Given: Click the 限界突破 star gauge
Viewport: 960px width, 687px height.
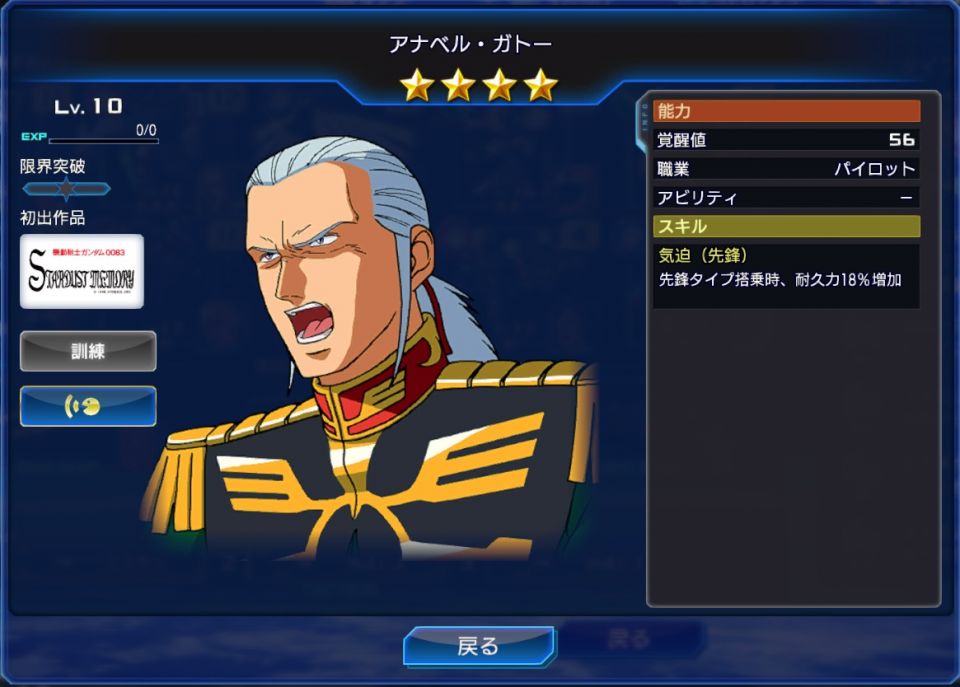Looking at the screenshot, I should click(x=66, y=188).
